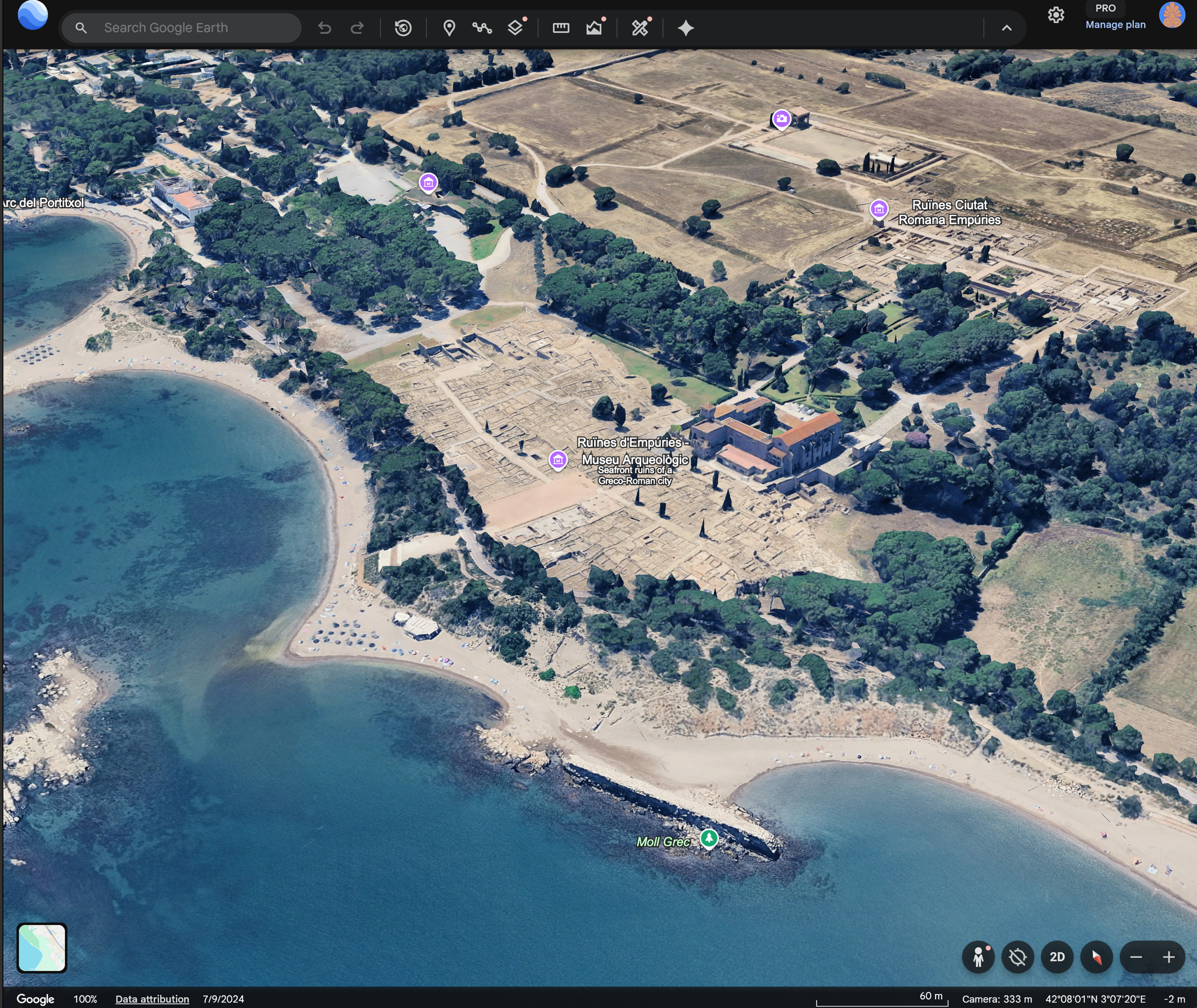Image resolution: width=1197 pixels, height=1008 pixels.
Task: Open the settings gear
Action: tap(1055, 15)
